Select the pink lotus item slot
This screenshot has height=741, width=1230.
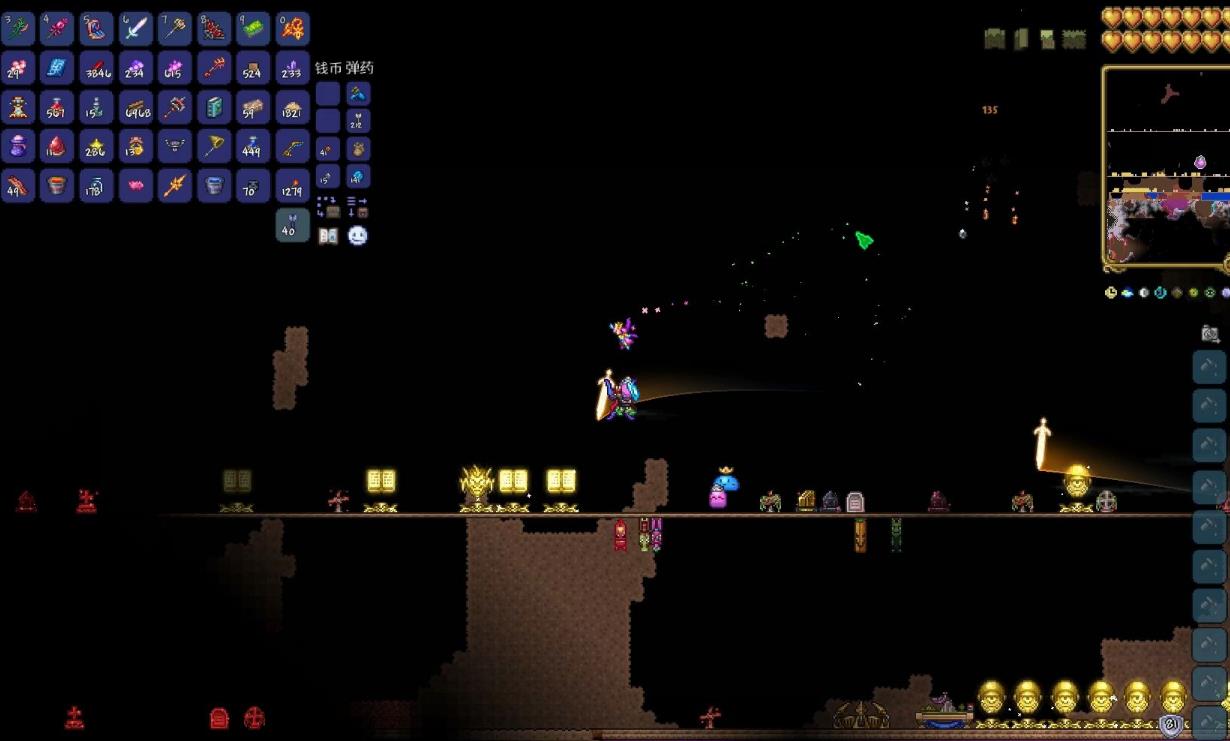[135, 185]
